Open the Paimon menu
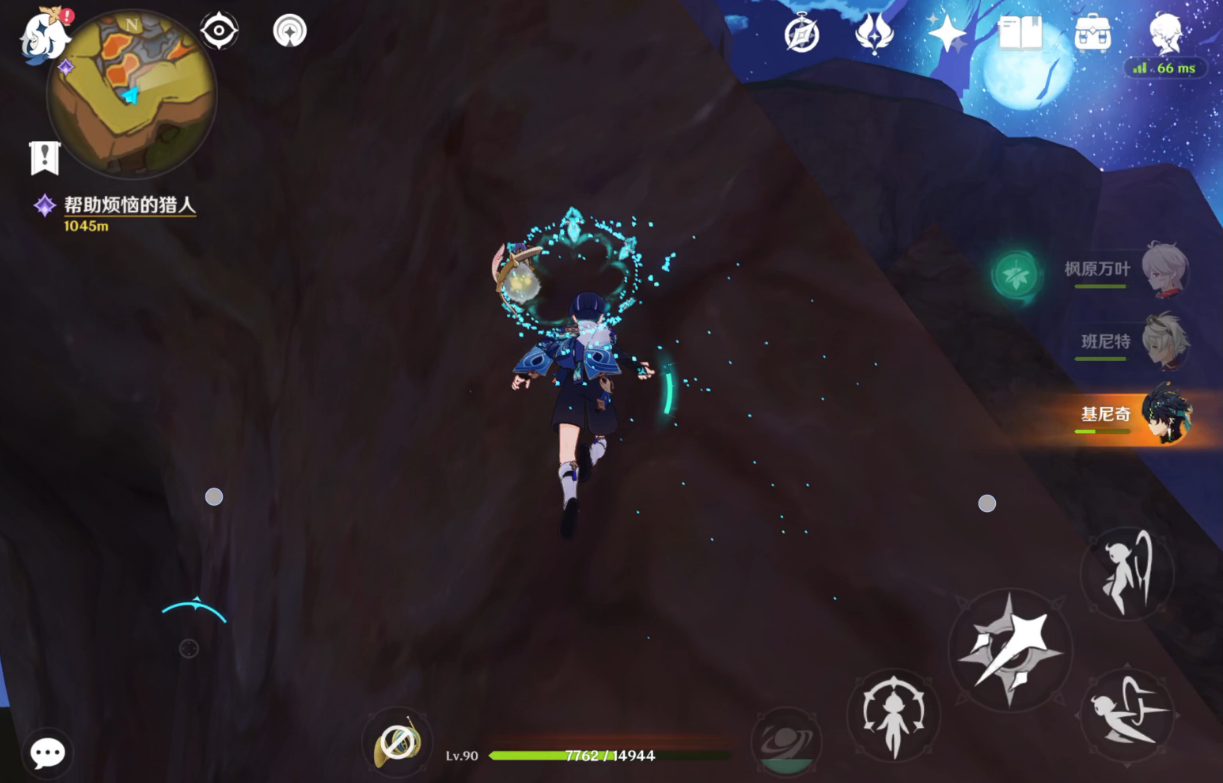 pyautogui.click(x=45, y=35)
